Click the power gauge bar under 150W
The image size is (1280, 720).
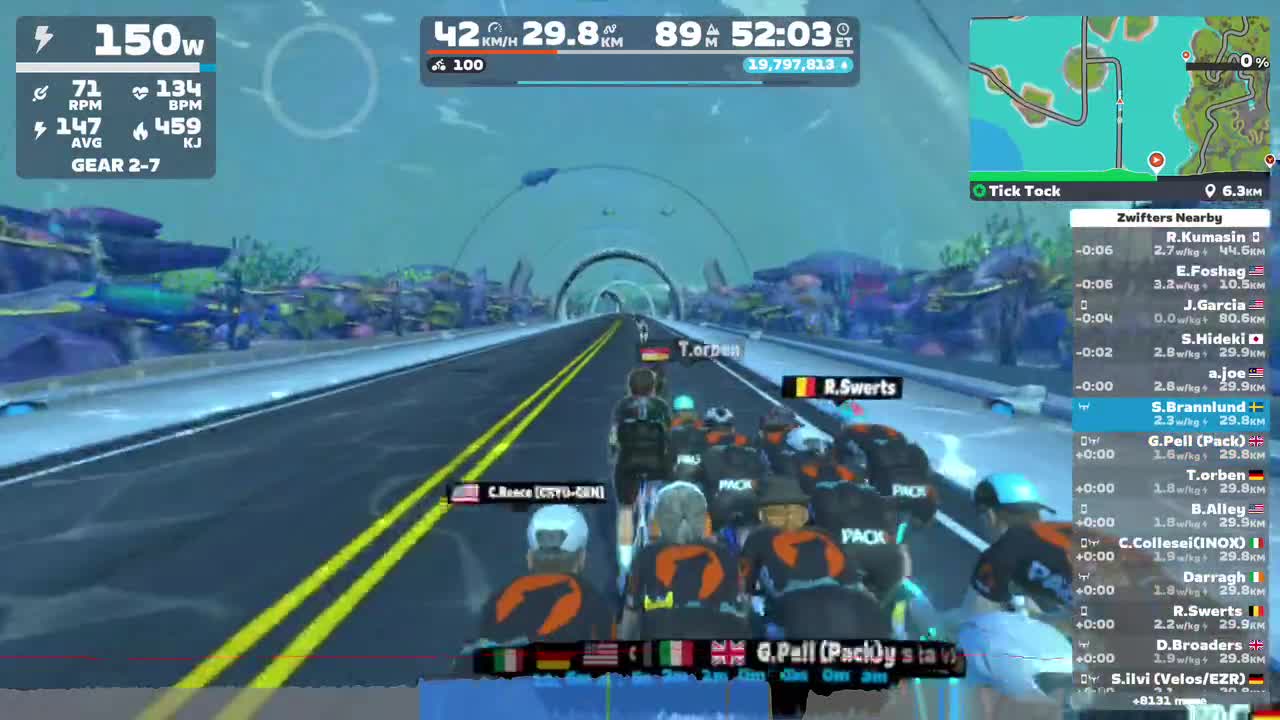pos(115,68)
